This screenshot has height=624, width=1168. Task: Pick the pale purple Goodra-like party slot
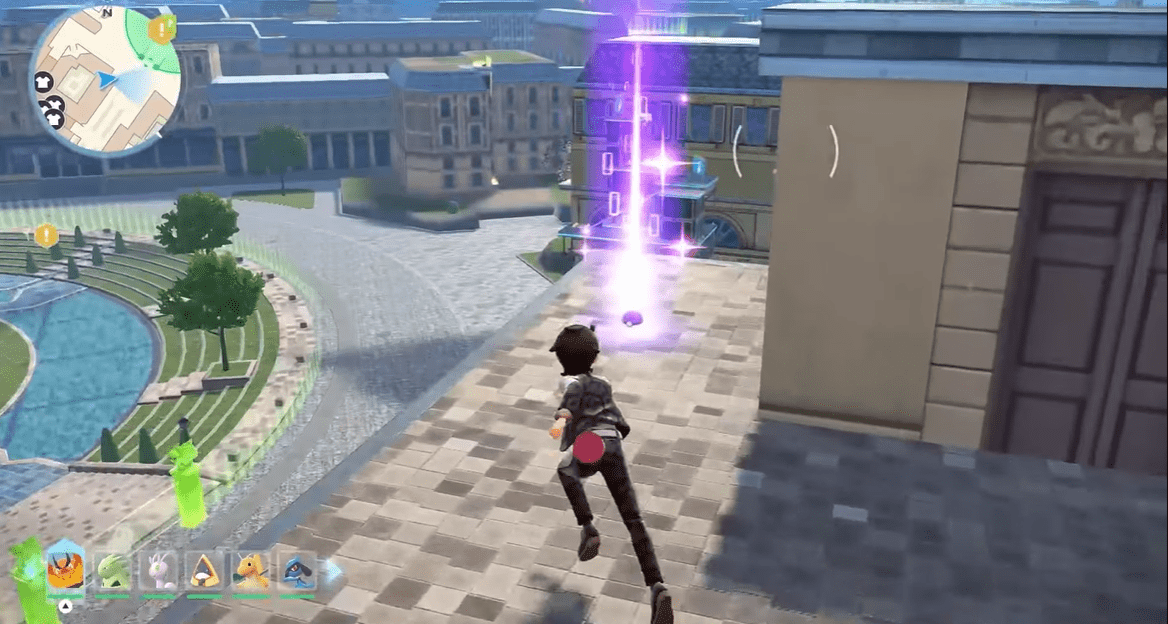coord(158,571)
